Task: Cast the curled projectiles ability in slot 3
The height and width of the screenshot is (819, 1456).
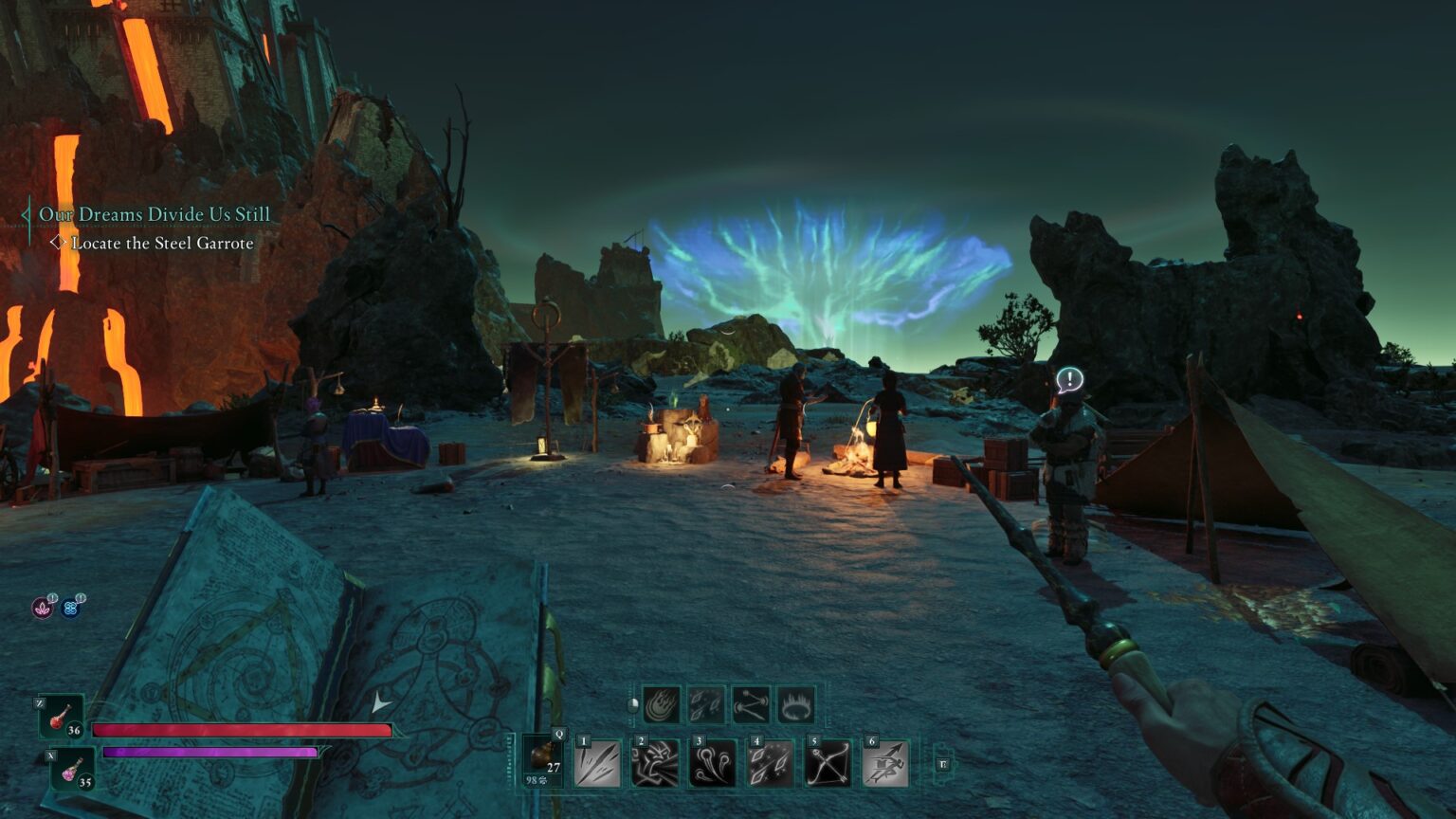Action: [x=713, y=764]
